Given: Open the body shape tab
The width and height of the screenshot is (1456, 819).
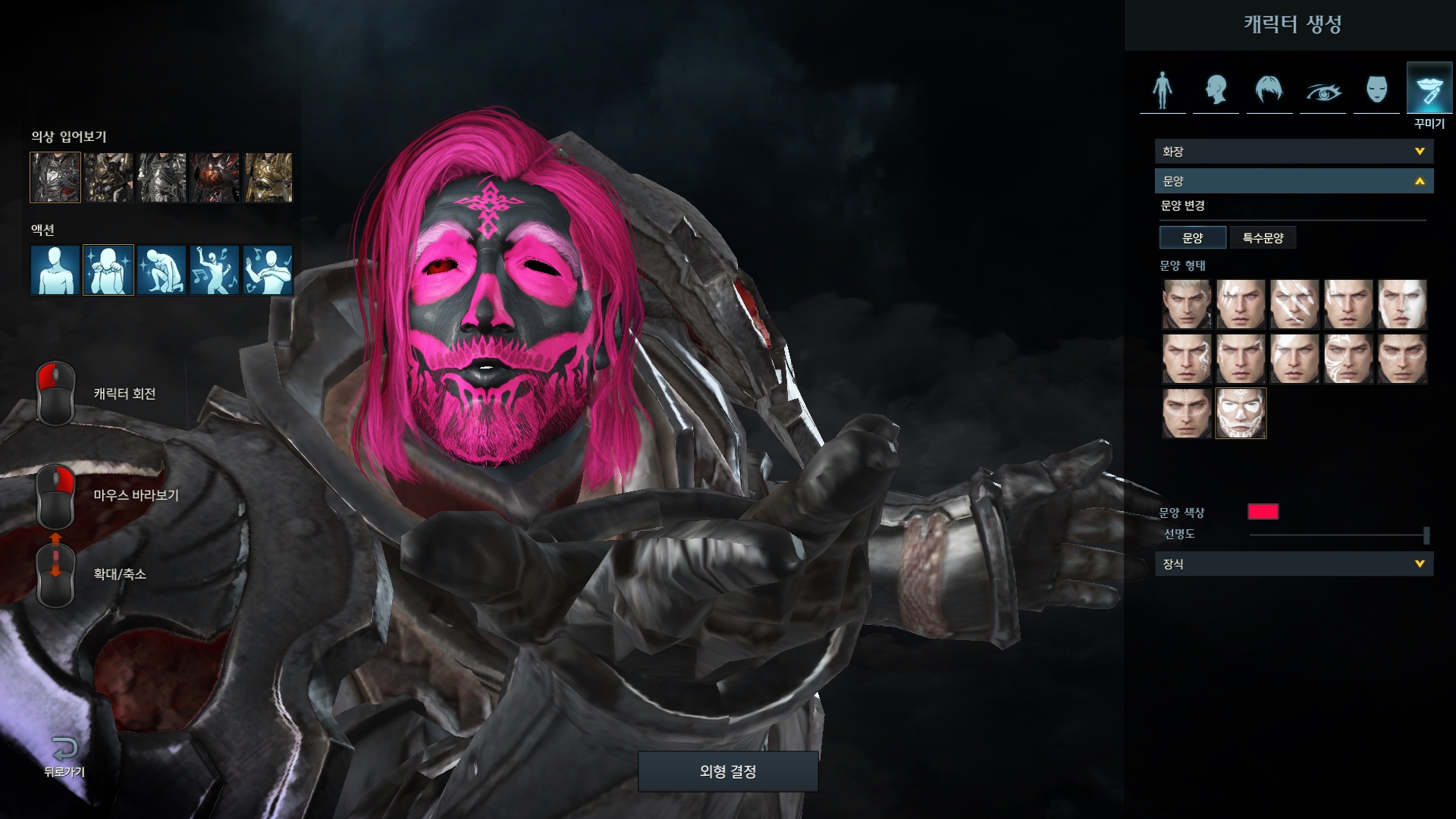Looking at the screenshot, I should [x=1162, y=90].
